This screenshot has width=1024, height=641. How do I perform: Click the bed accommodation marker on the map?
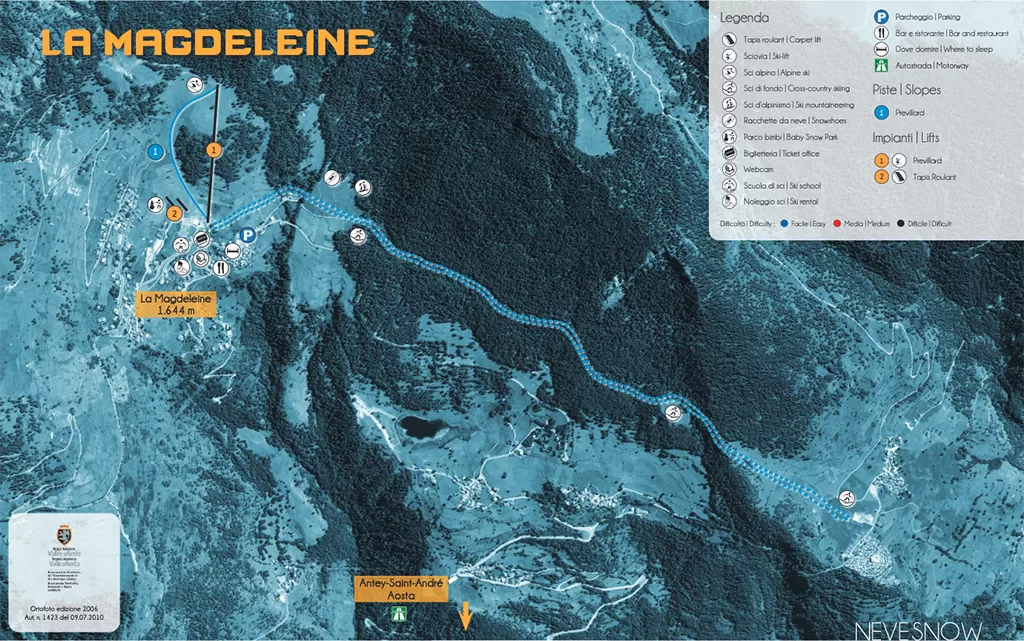tap(232, 251)
